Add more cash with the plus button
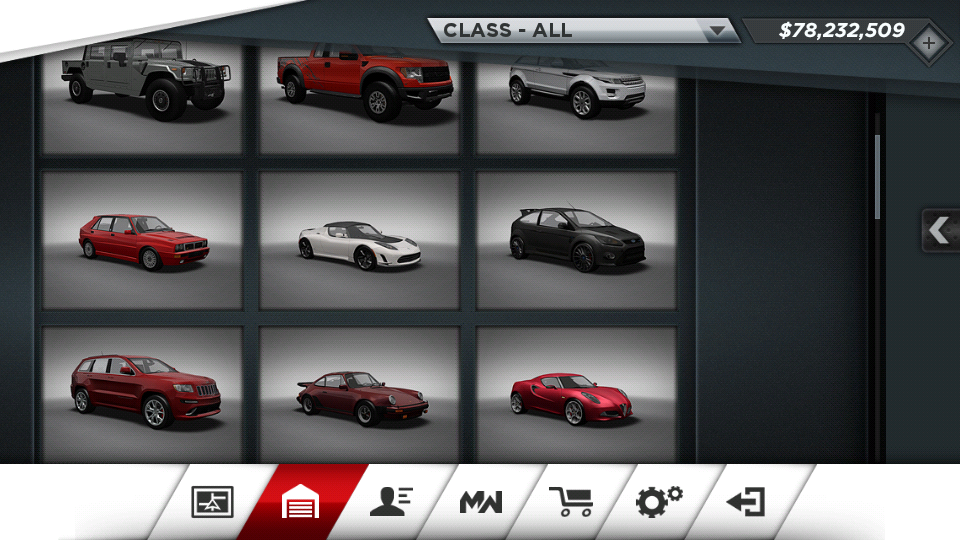Screen dimensions: 960x540 coord(929,43)
